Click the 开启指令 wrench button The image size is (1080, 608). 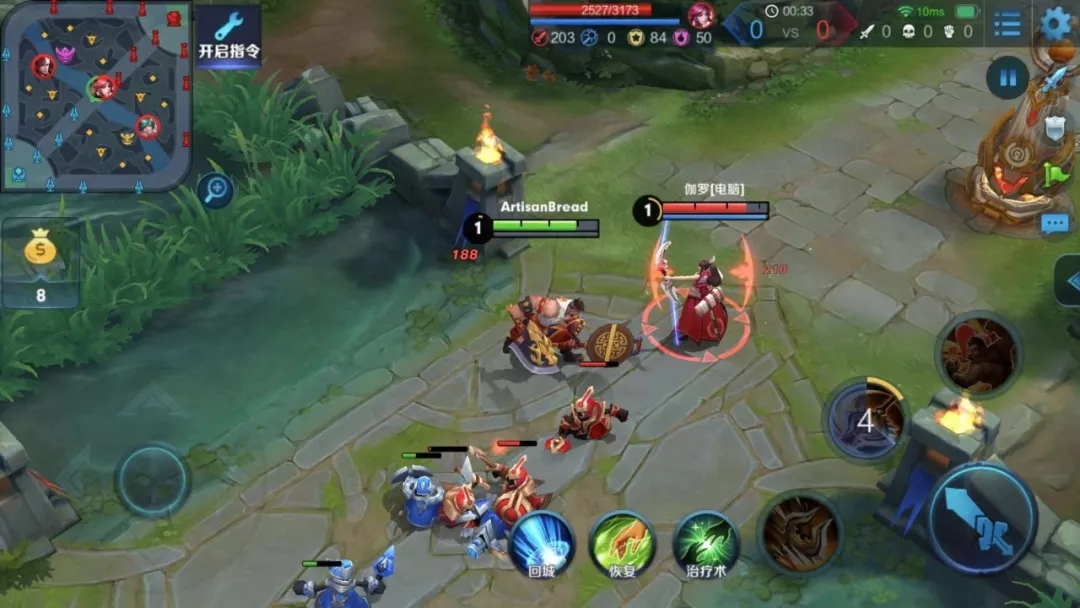[228, 36]
